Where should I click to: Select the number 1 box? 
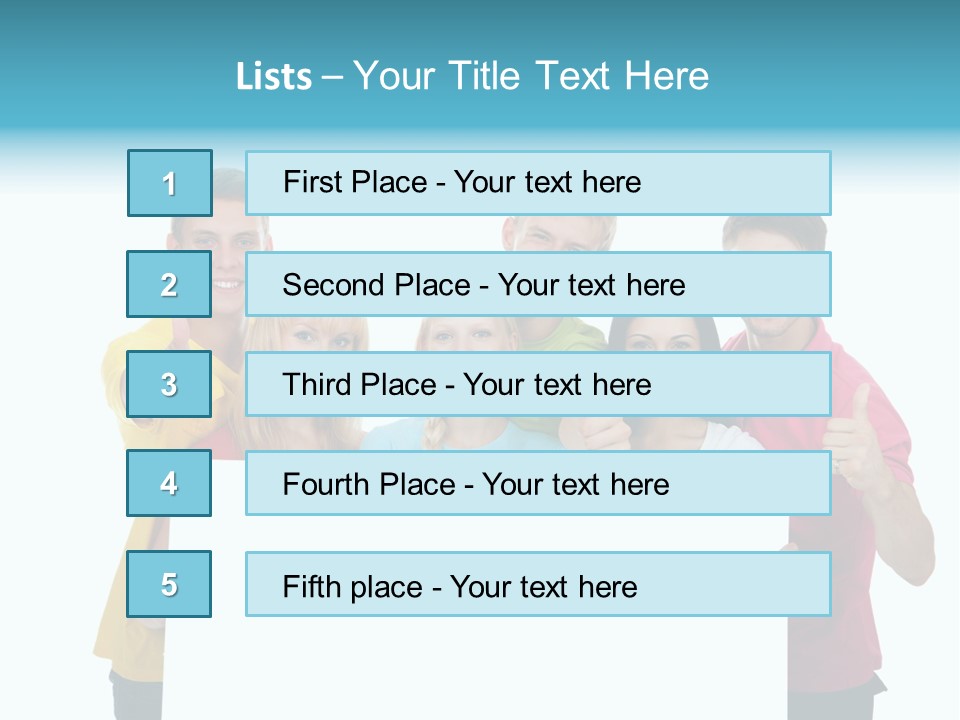point(170,183)
